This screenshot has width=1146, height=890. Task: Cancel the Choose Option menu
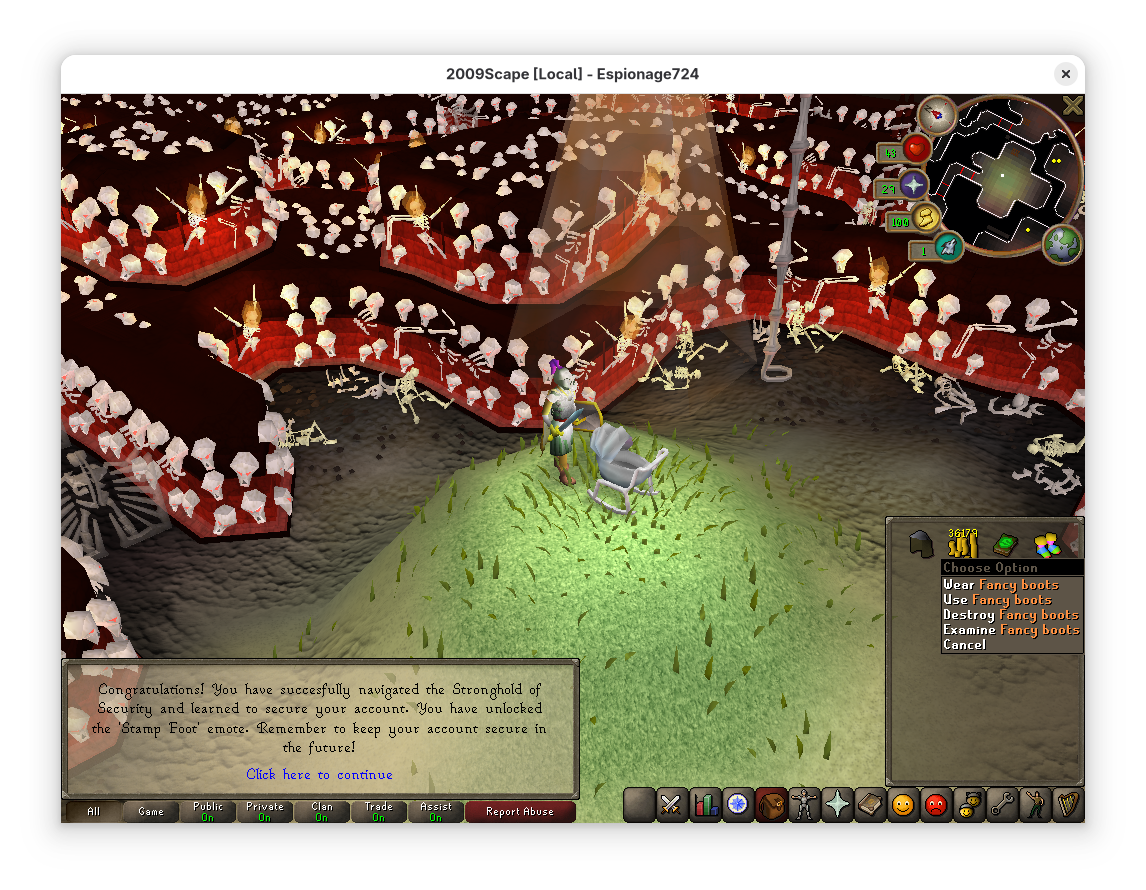[x=964, y=645]
